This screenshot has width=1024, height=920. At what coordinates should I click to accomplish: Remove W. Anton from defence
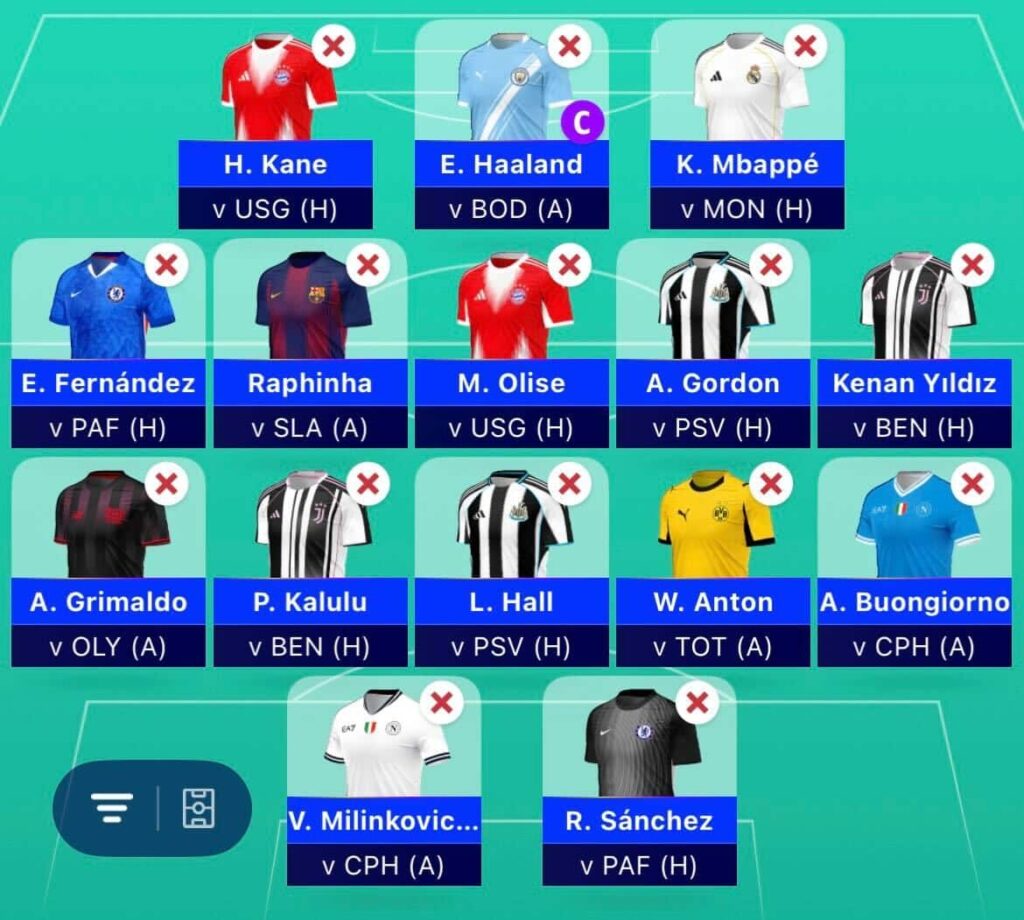[x=770, y=484]
